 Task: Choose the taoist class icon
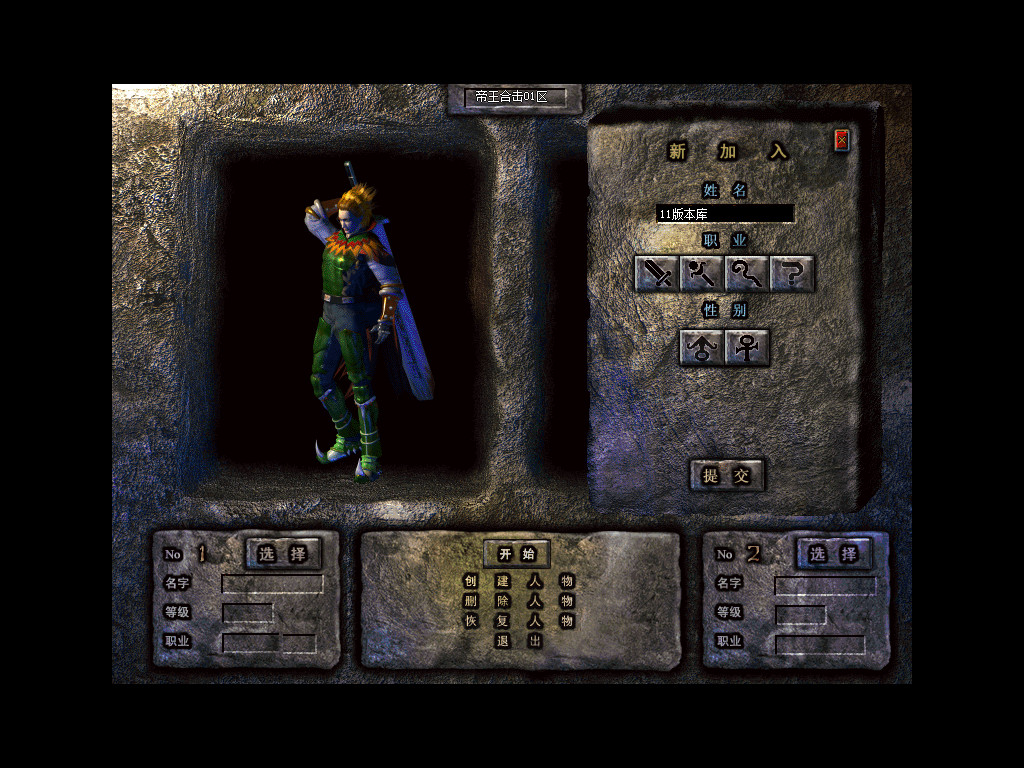point(747,273)
